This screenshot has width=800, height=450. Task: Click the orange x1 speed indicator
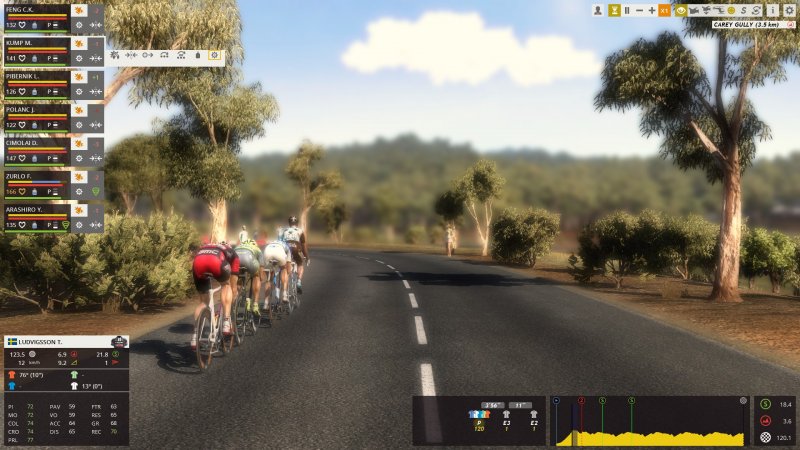[x=665, y=10]
